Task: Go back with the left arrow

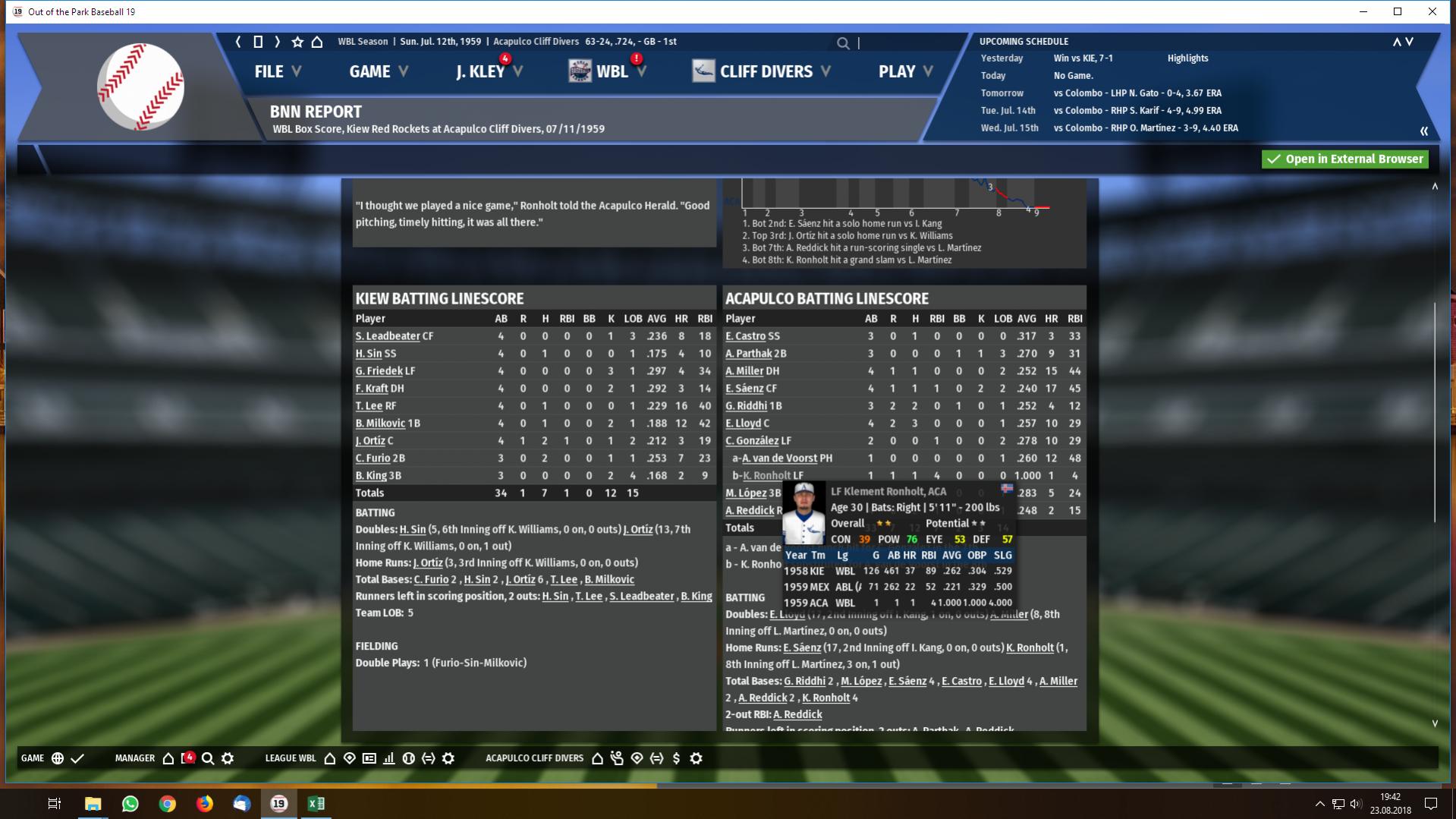Action: point(238,42)
